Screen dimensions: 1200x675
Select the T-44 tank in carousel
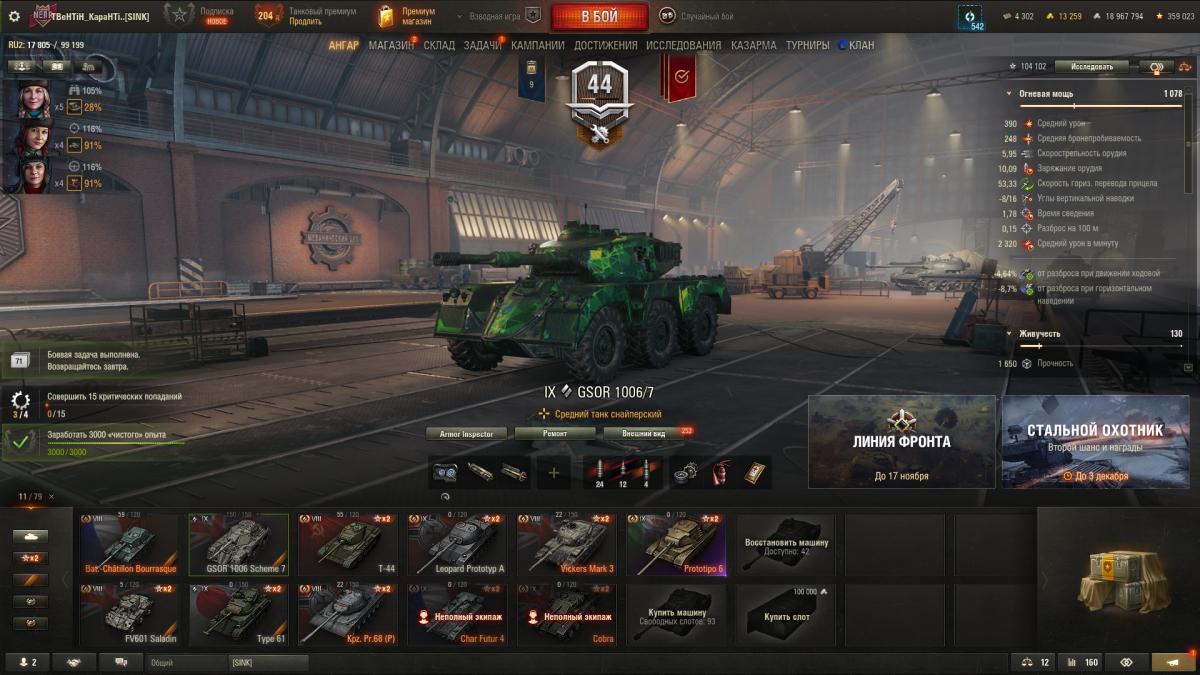347,545
